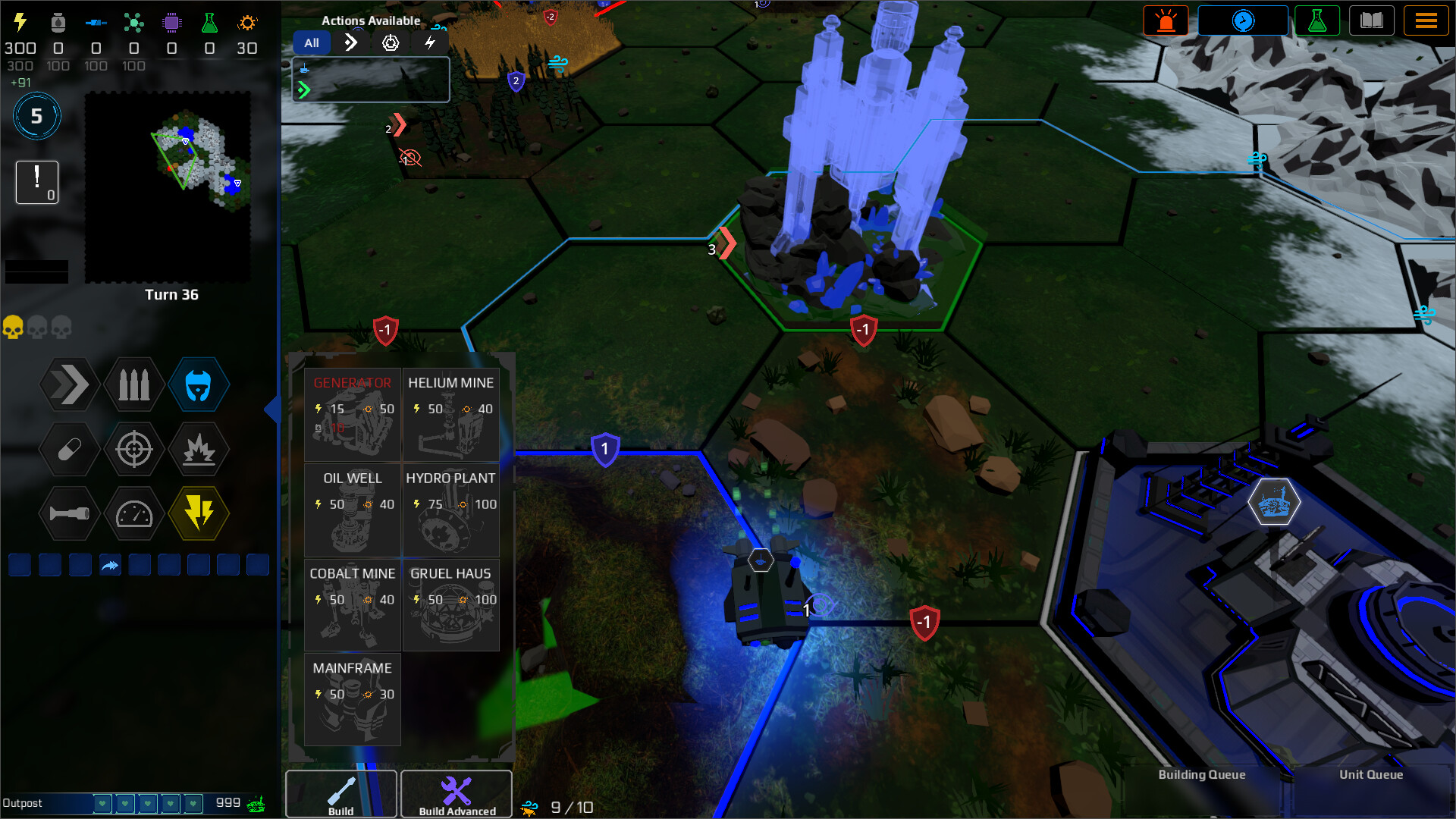Toggle the 'All' actions filter
The width and height of the screenshot is (1456, 819).
click(312, 42)
